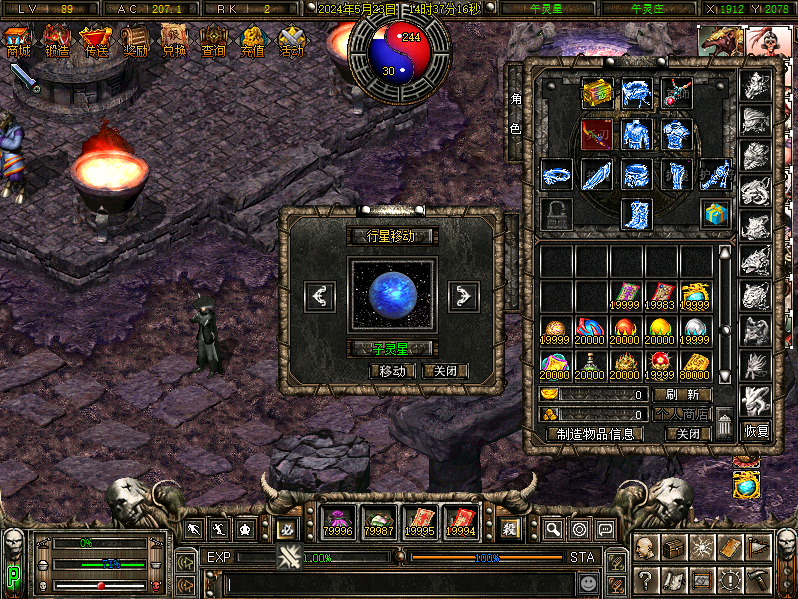The image size is (798, 599).
Task: Open the 商城 shop menu
Action: pyautogui.click(x=18, y=42)
